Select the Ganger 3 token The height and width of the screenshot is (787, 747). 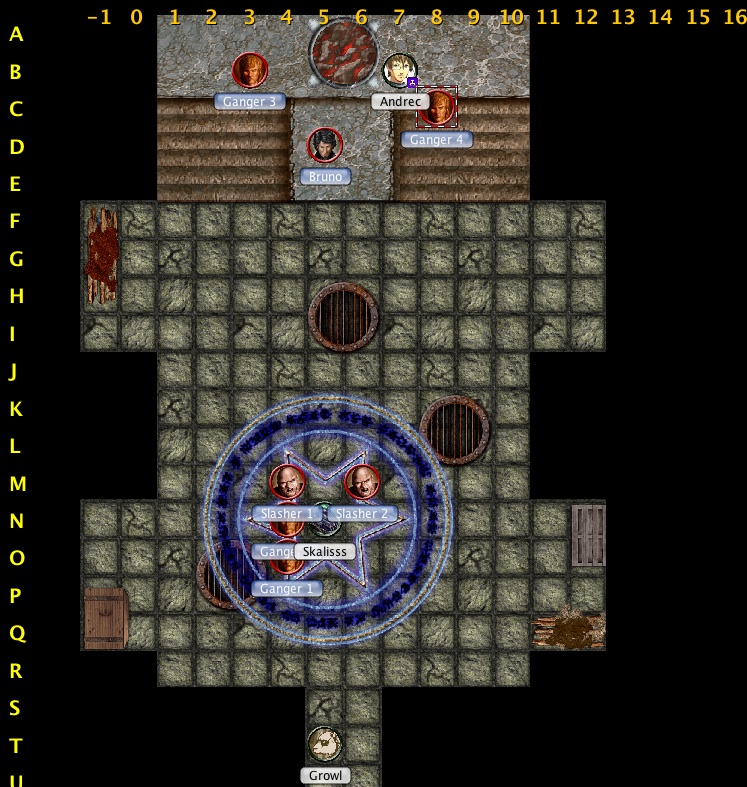pos(250,71)
